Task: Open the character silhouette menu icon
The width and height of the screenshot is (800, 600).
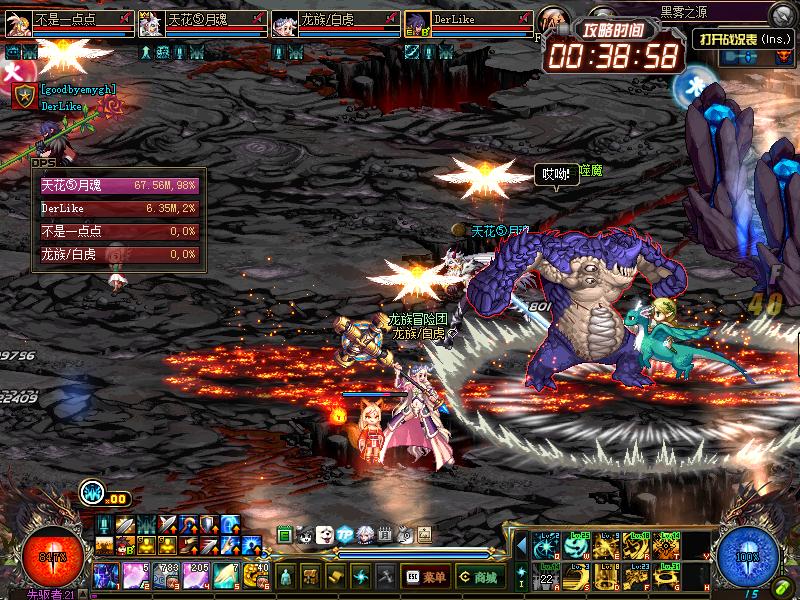Action: point(287,576)
